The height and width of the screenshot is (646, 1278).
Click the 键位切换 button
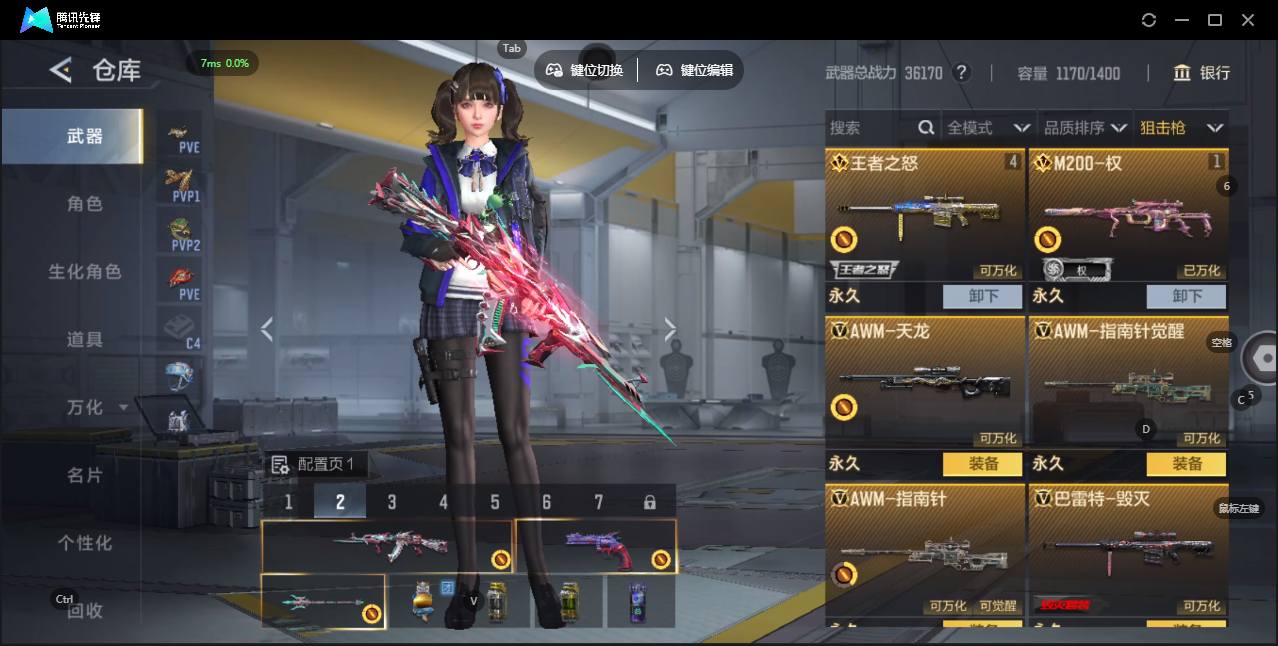click(585, 70)
